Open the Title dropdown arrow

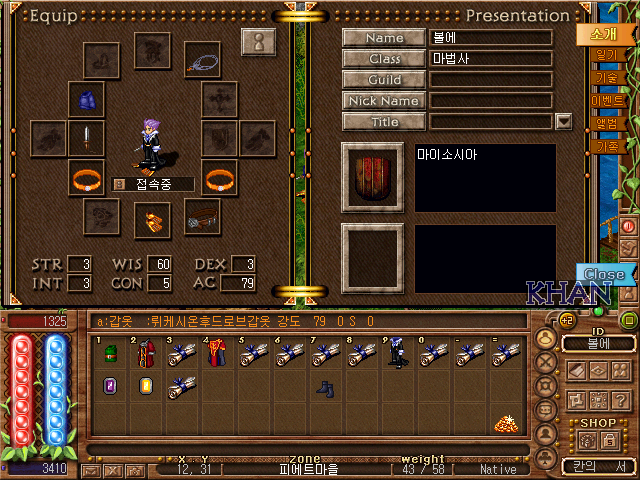[x=563, y=122]
